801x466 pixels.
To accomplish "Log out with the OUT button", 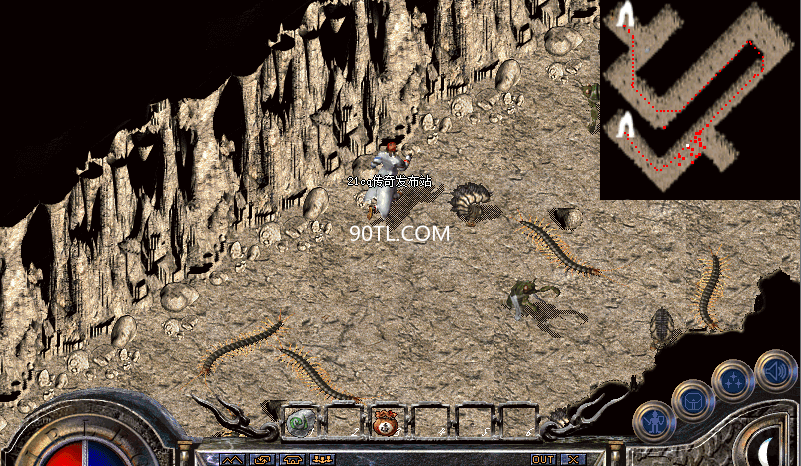I will (x=543, y=459).
